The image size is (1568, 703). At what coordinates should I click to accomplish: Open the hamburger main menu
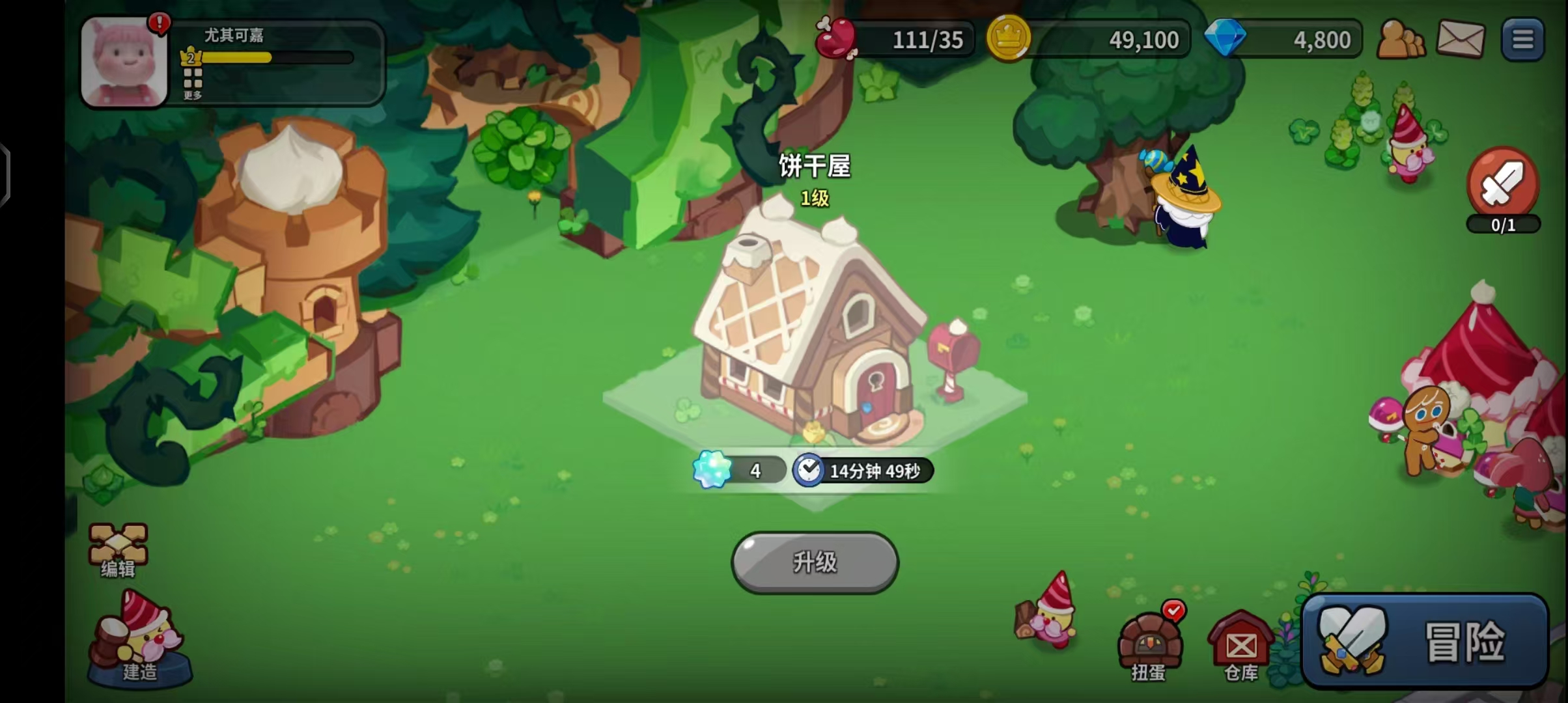coord(1522,40)
